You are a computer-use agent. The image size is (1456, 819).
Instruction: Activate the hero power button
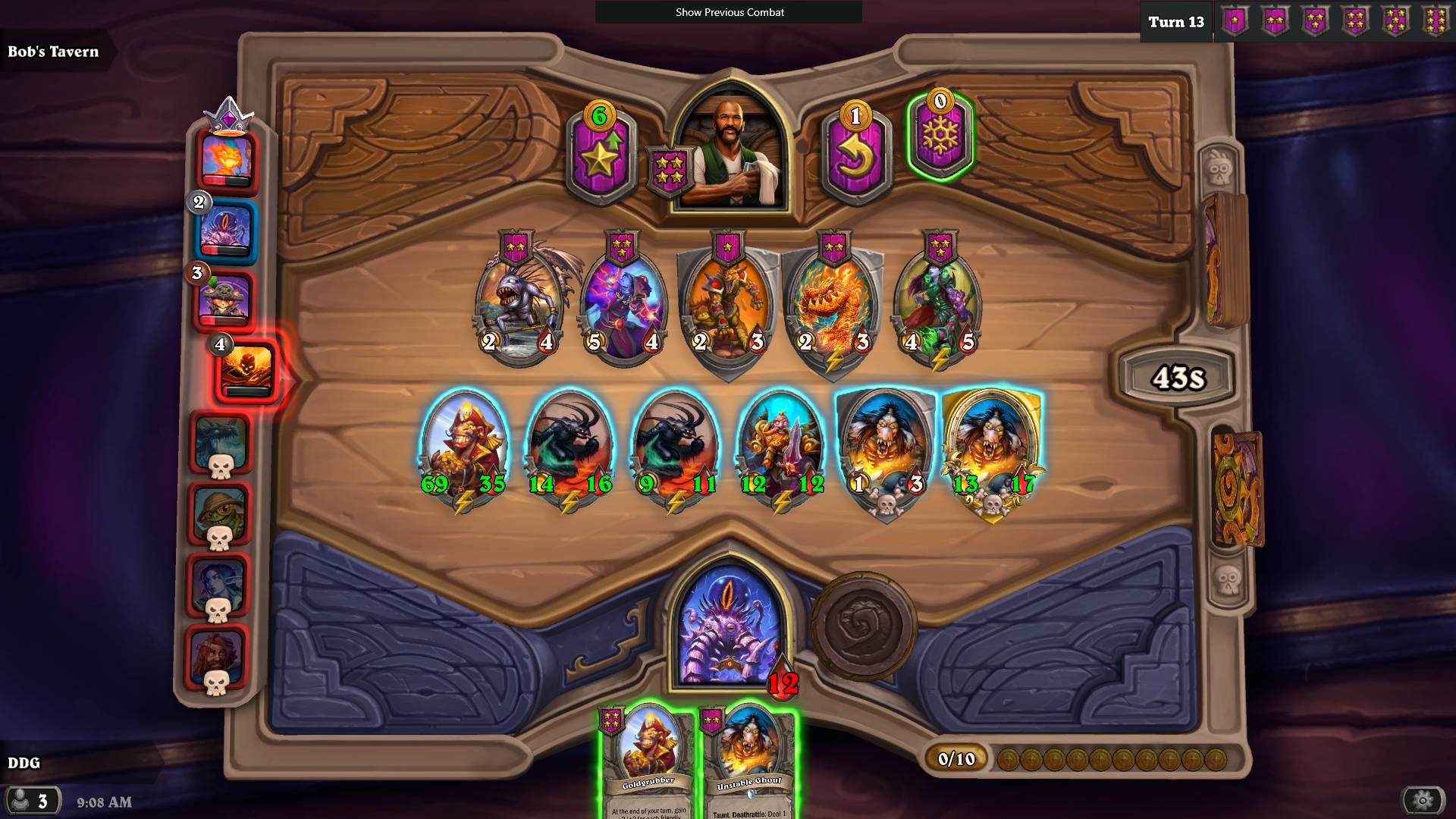click(x=864, y=626)
